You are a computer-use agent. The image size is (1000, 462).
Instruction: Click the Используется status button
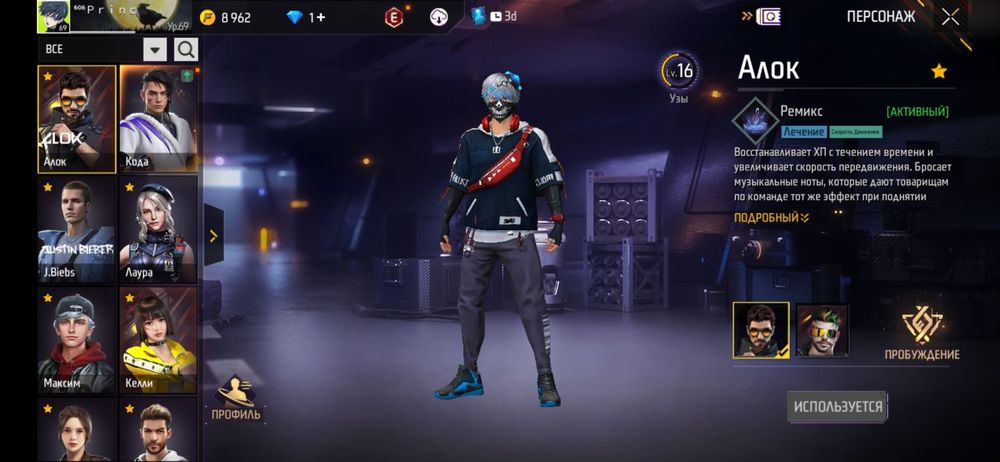pyautogui.click(x=837, y=406)
